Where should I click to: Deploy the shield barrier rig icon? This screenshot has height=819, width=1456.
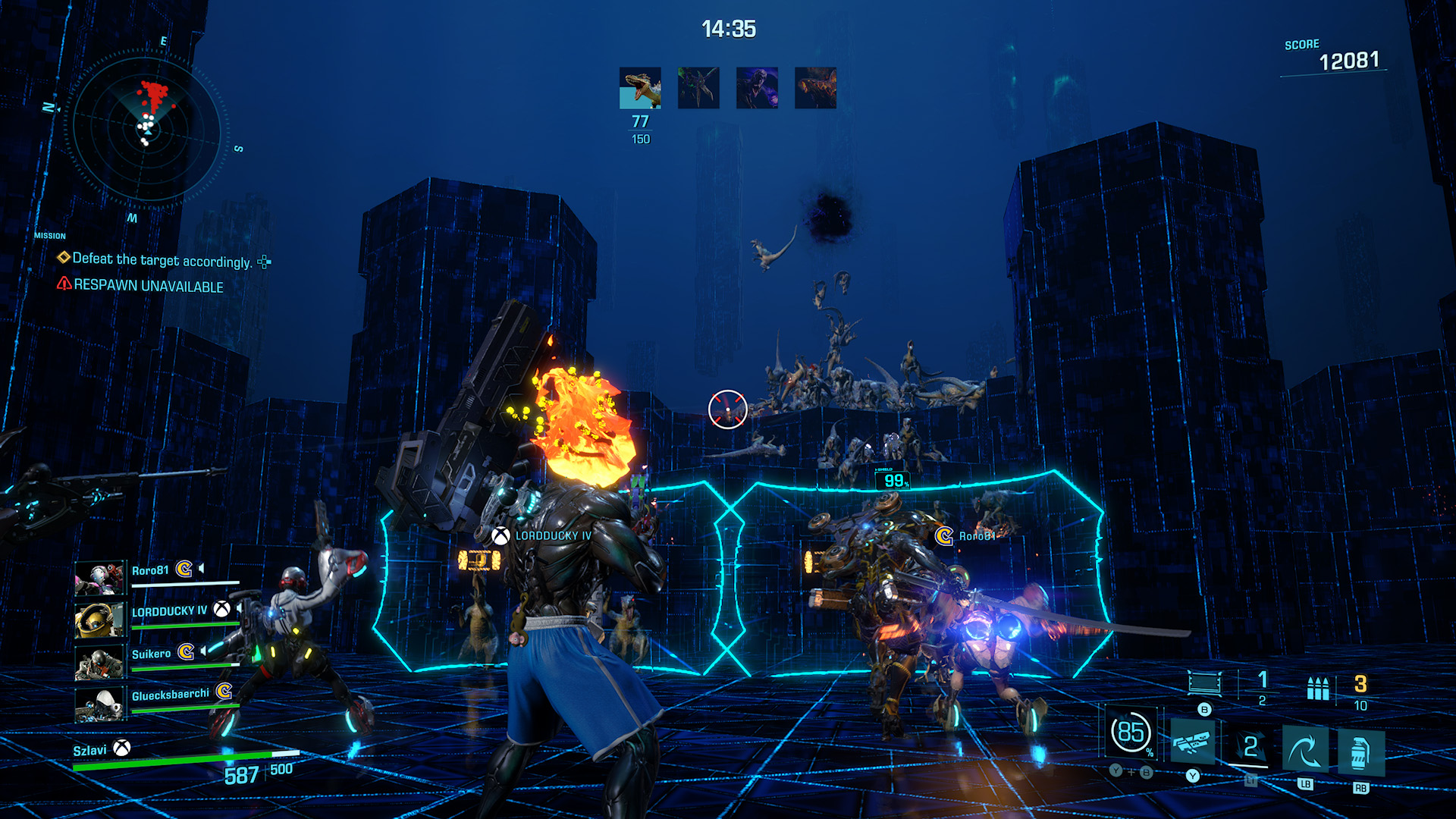(1204, 682)
